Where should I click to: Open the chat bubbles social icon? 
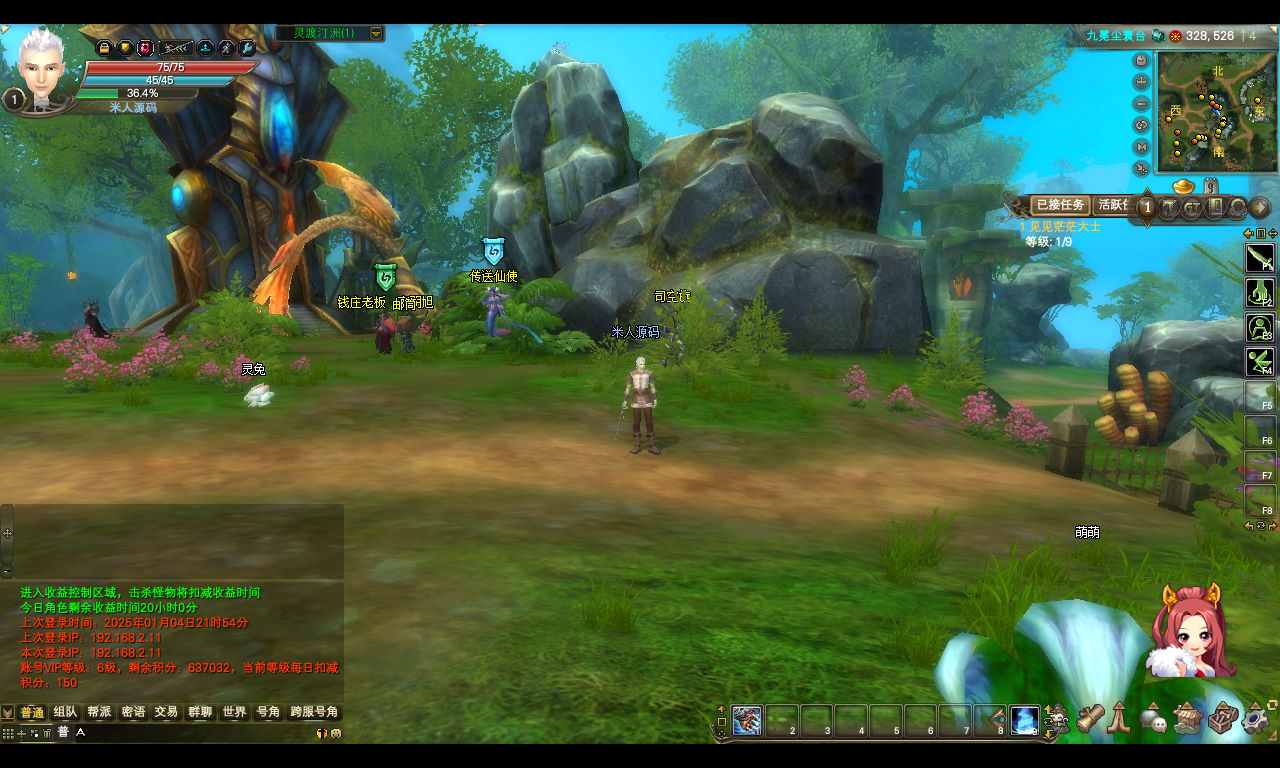click(x=1154, y=718)
